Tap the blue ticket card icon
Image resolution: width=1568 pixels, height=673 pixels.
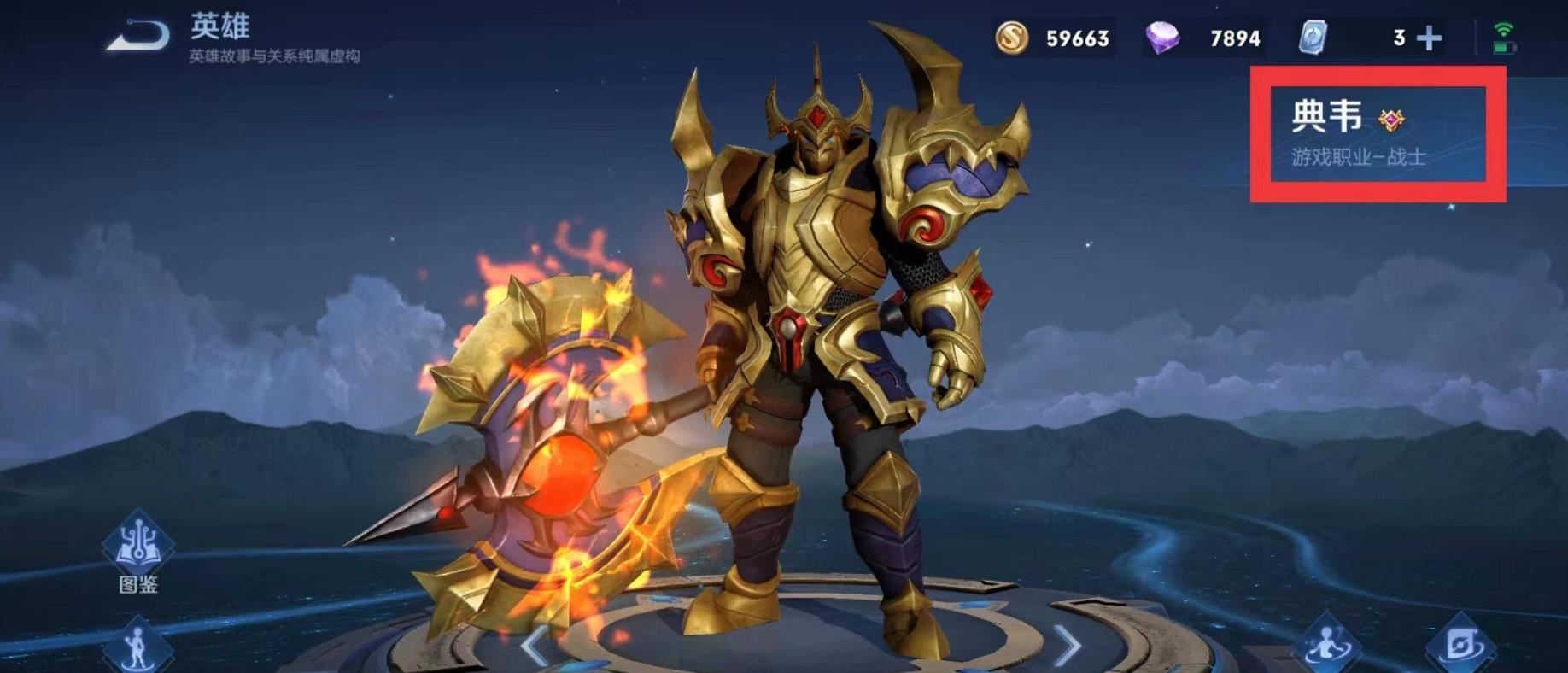1313,38
